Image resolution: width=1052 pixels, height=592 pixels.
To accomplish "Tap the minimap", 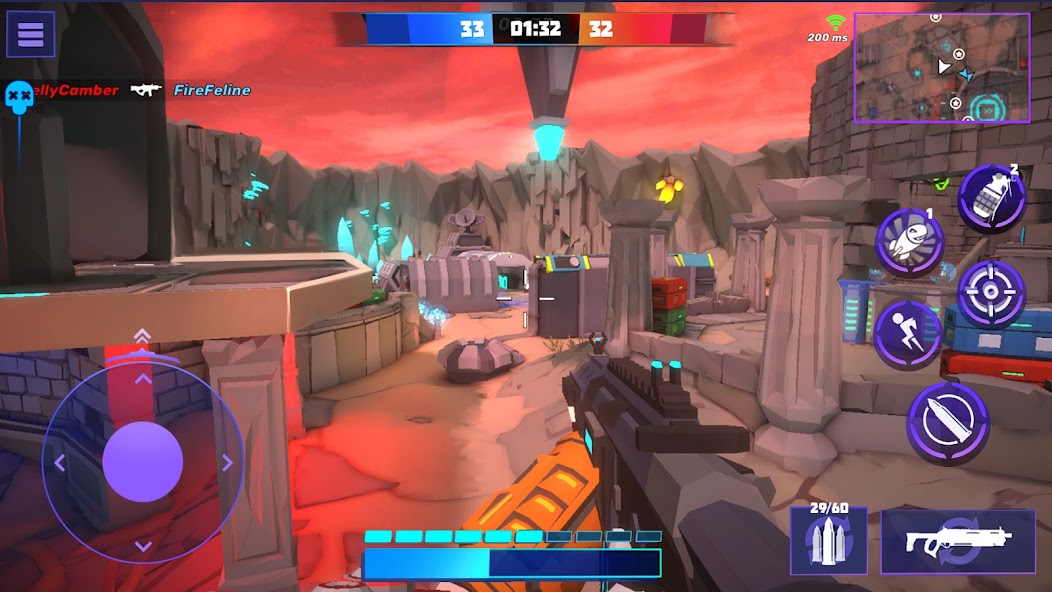I will click(x=941, y=68).
